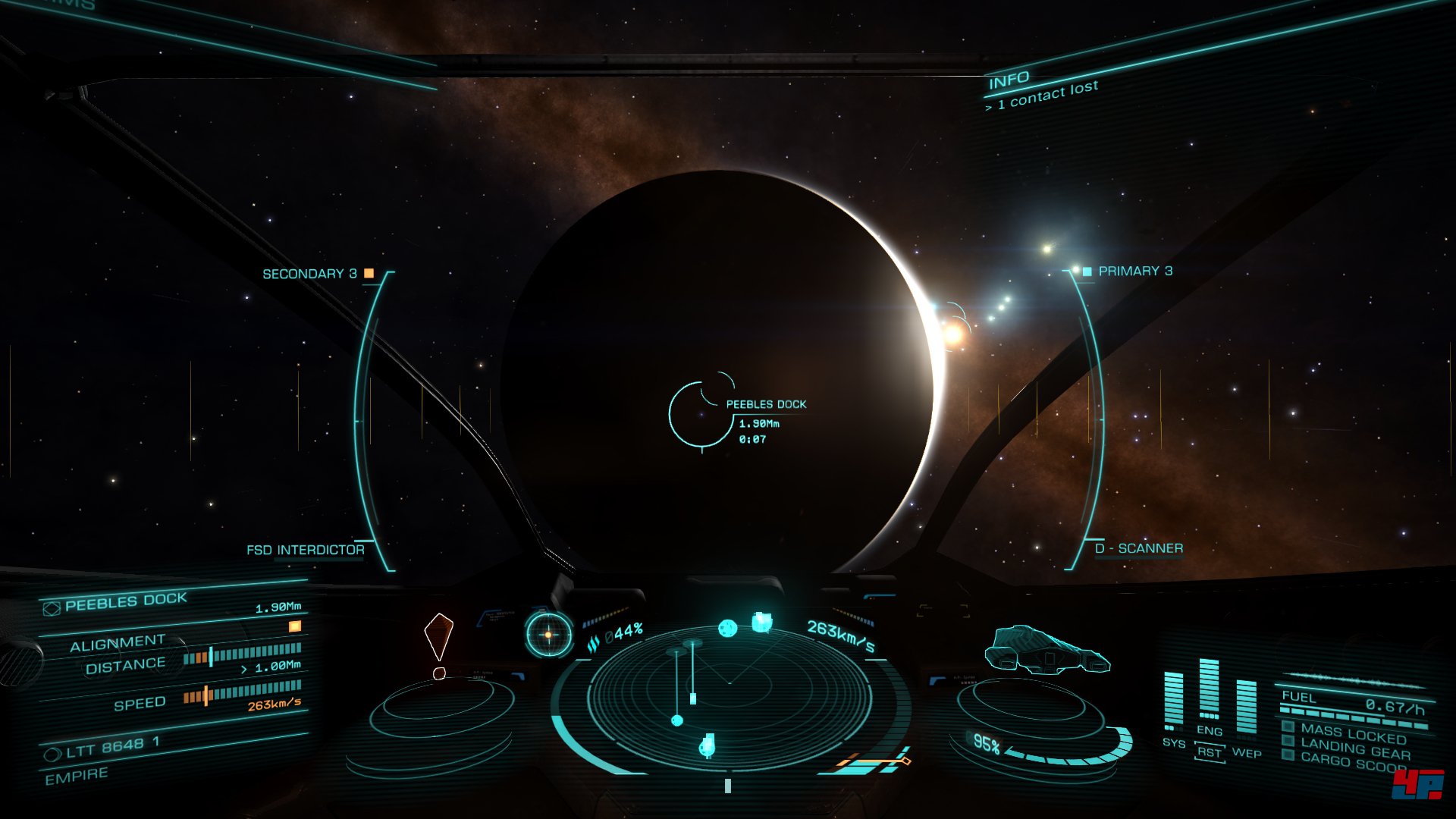Select the ship hologram display
This screenshot has height=819, width=1456.
click(1046, 651)
